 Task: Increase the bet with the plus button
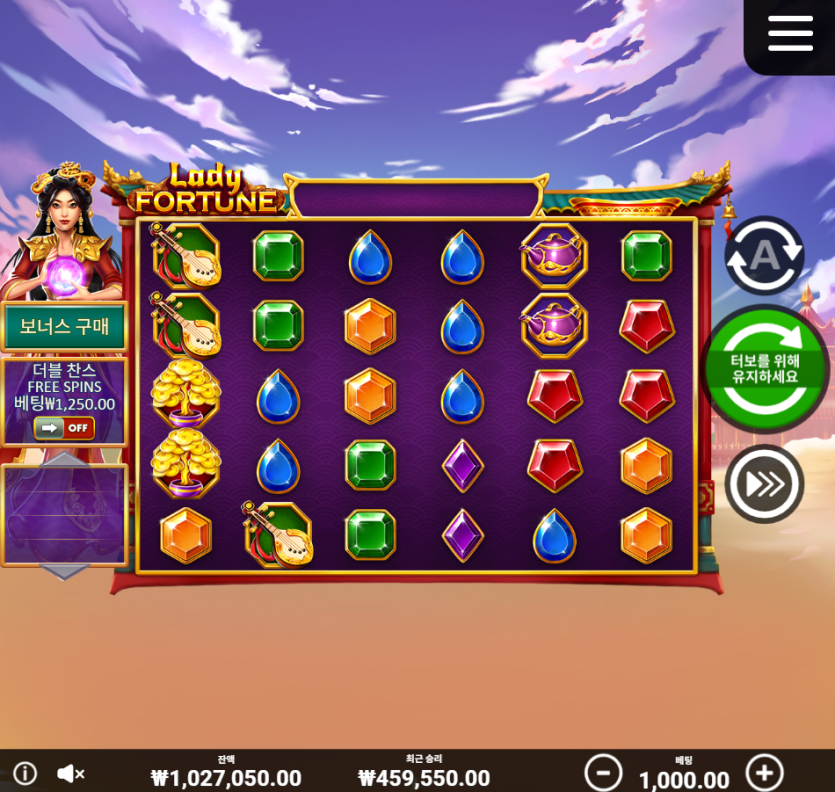[x=764, y=773]
